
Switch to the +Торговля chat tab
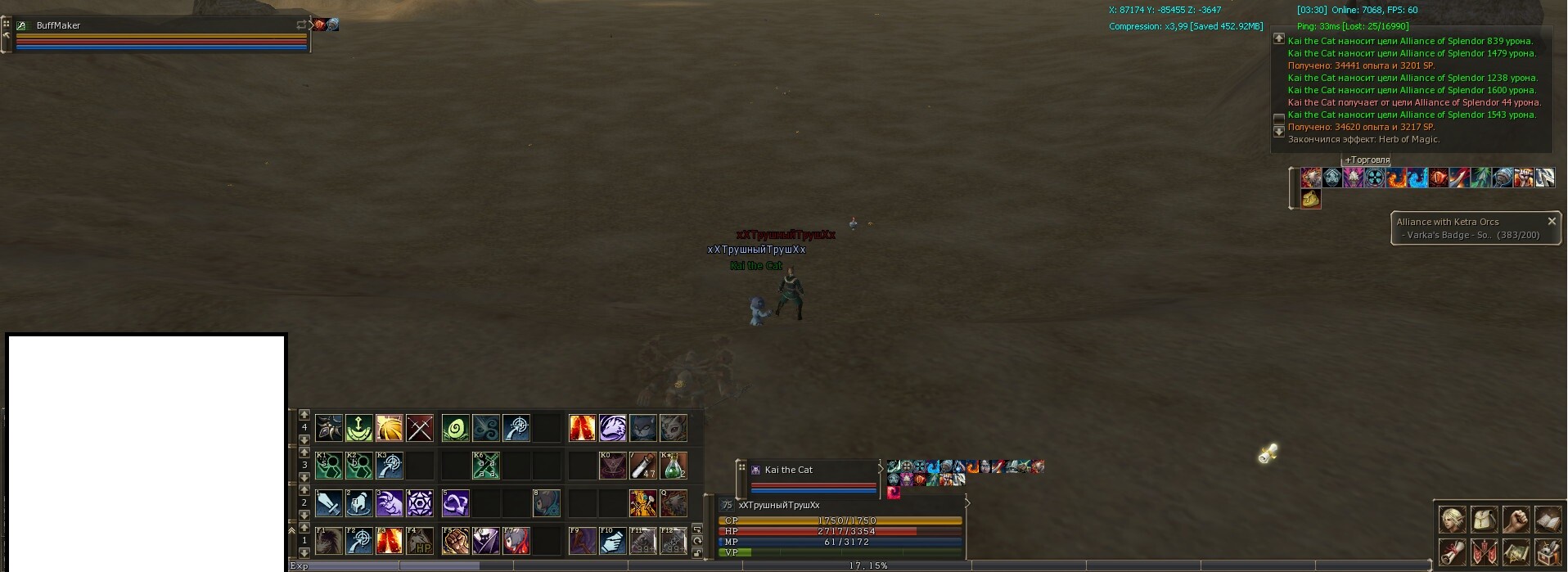click(x=1367, y=160)
